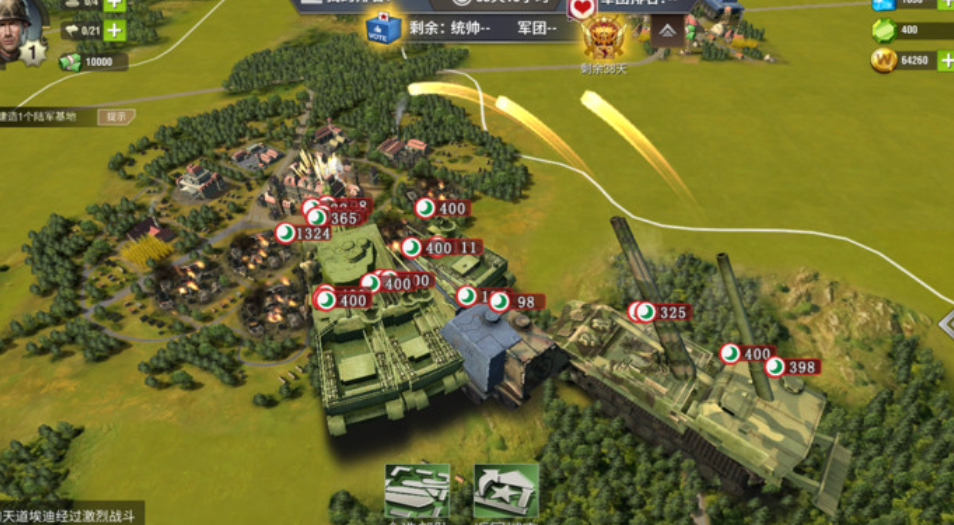Add more gold W coins
This screenshot has width=954, height=525.
pos(944,61)
